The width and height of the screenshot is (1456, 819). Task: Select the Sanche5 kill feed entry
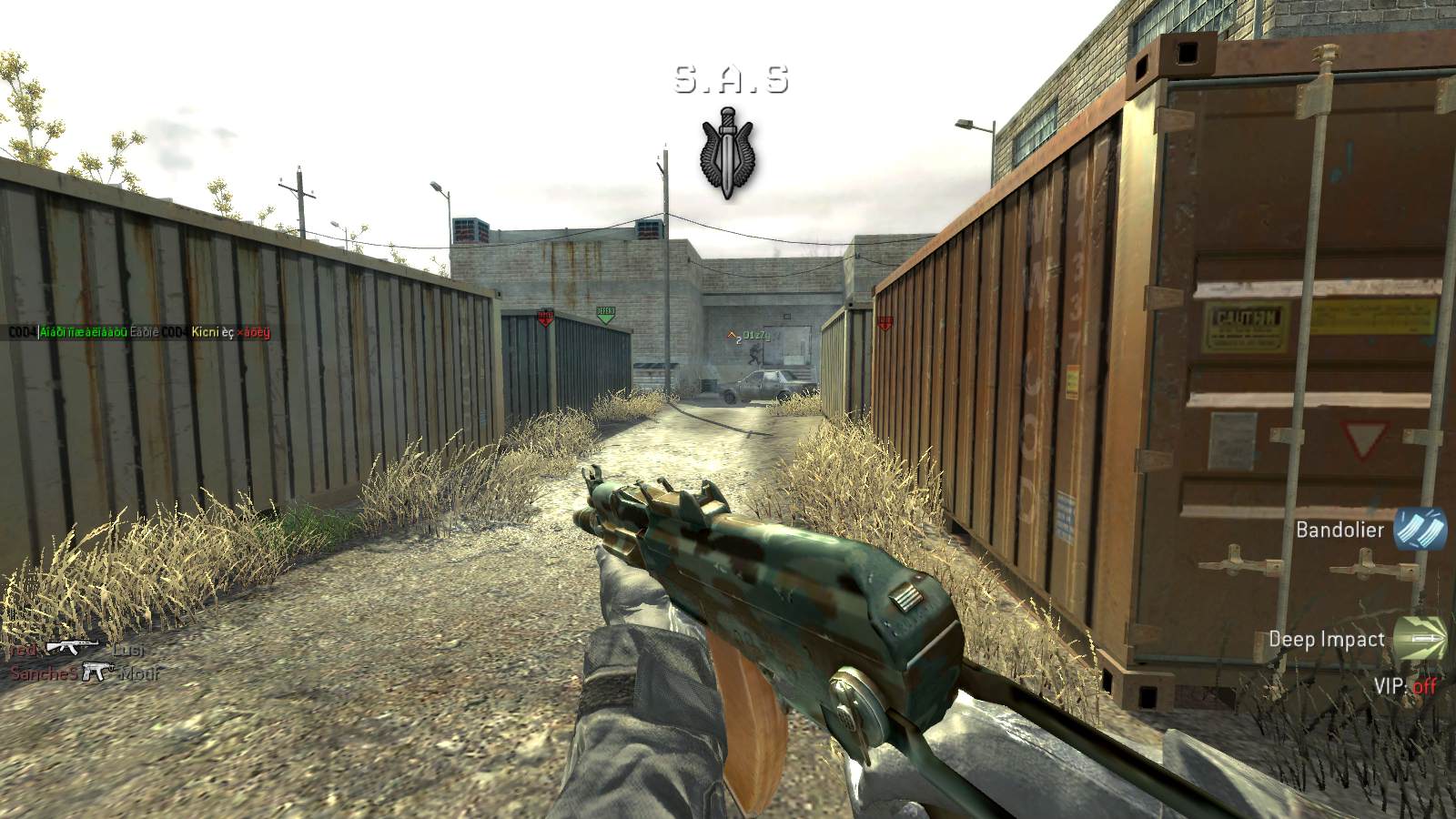tap(43, 673)
